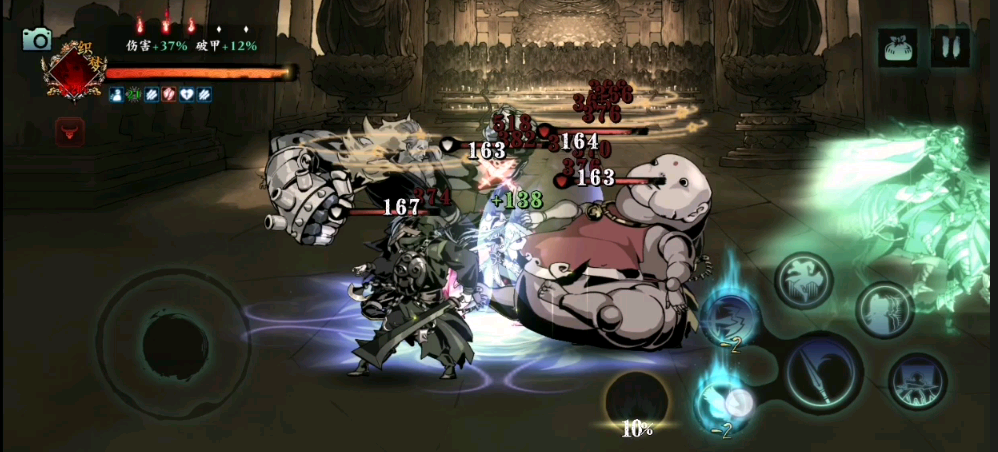
Task: Activate the bottom-right hat figure skill
Action: click(917, 381)
